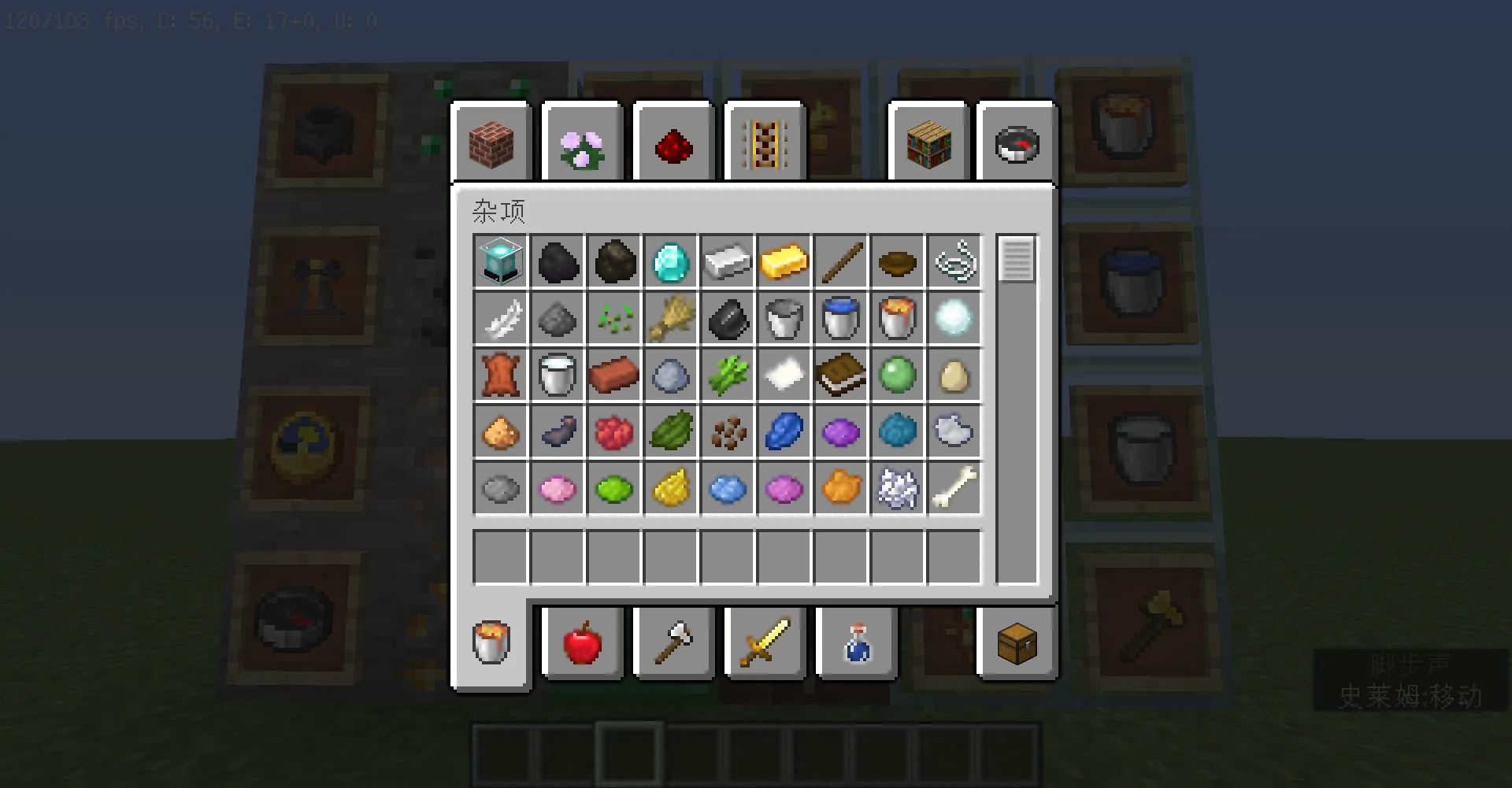Switch to the Food tab
The width and height of the screenshot is (1512, 788).
(583, 643)
